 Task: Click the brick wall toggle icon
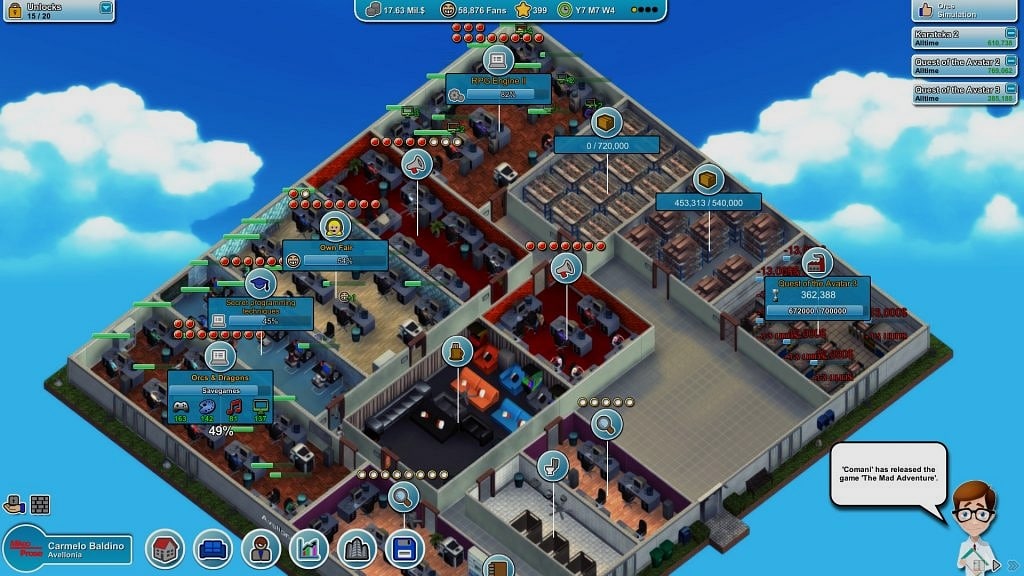pos(40,505)
